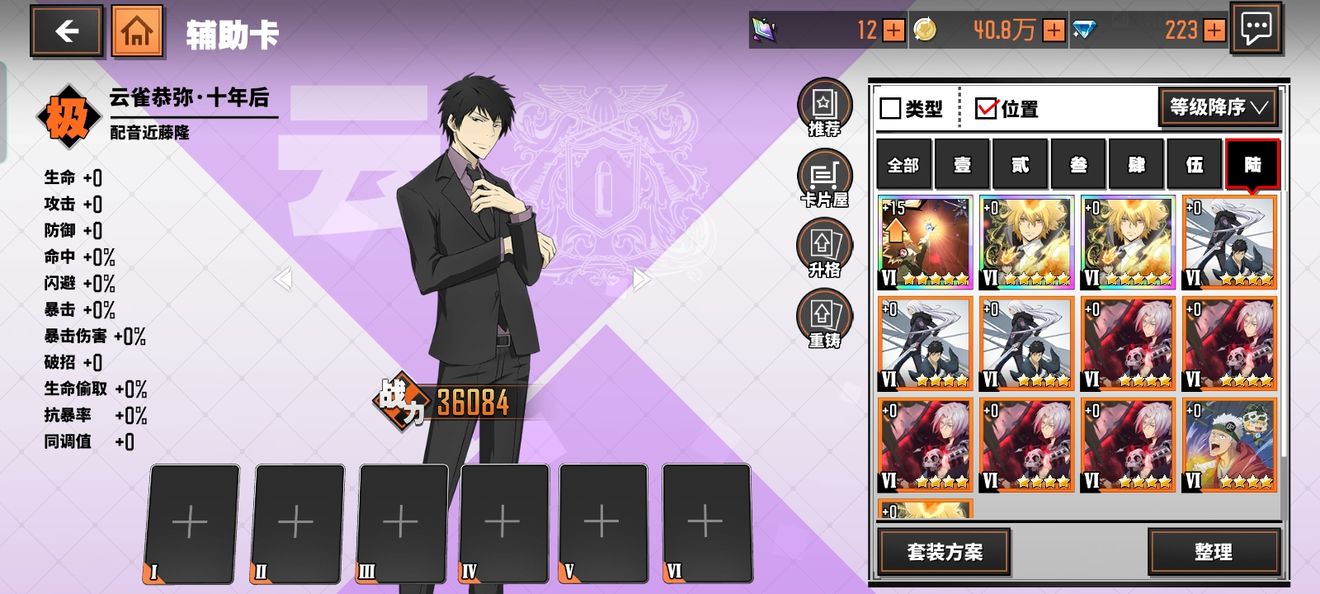Select the 壹 position tab

tap(961, 165)
